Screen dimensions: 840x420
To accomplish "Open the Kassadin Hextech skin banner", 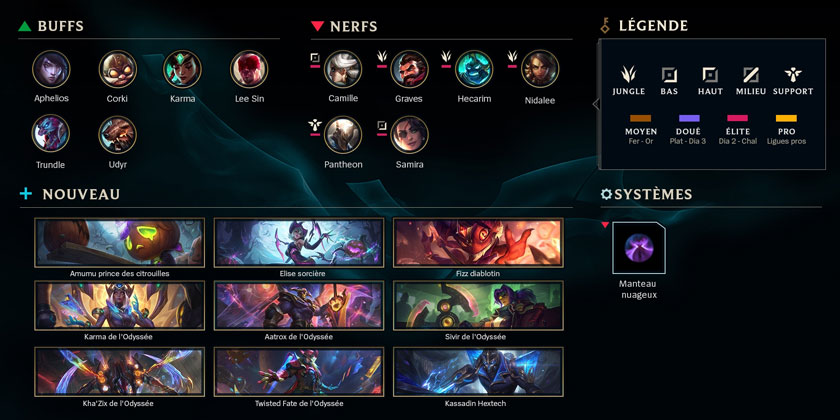I will (x=478, y=371).
